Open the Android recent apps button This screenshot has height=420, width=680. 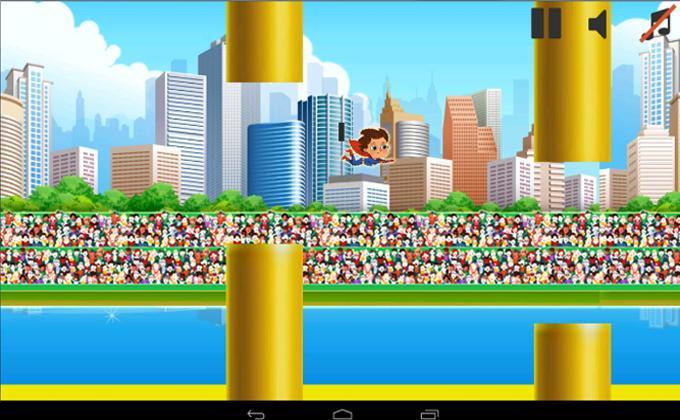tap(429, 412)
